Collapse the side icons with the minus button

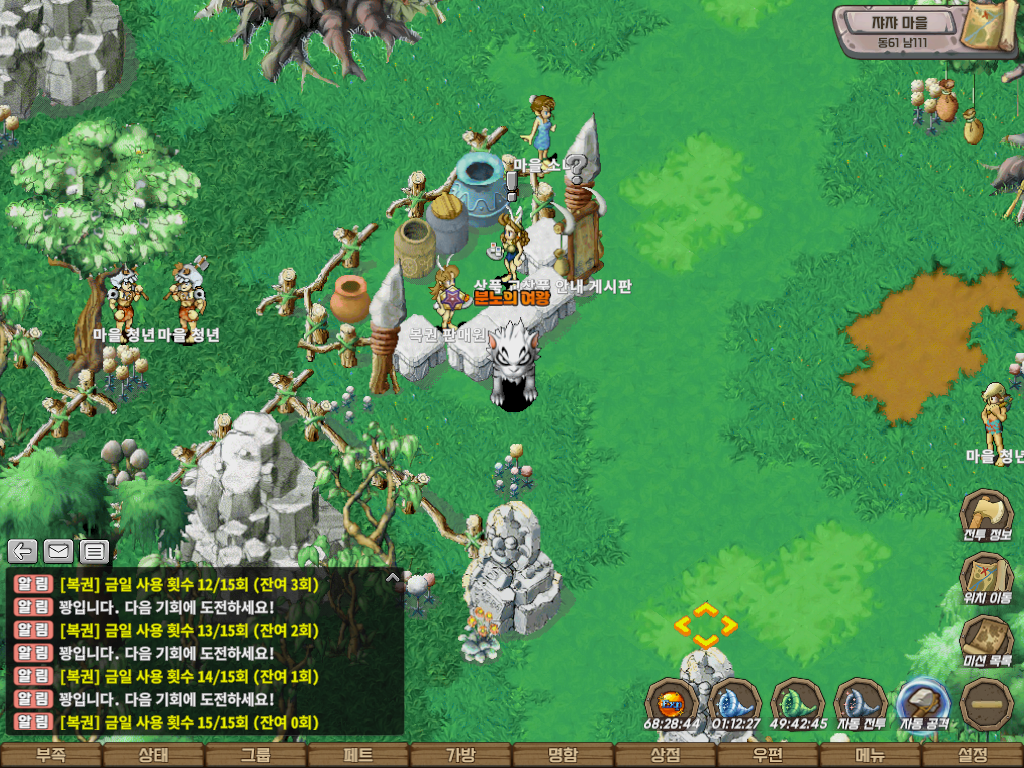pos(987,703)
